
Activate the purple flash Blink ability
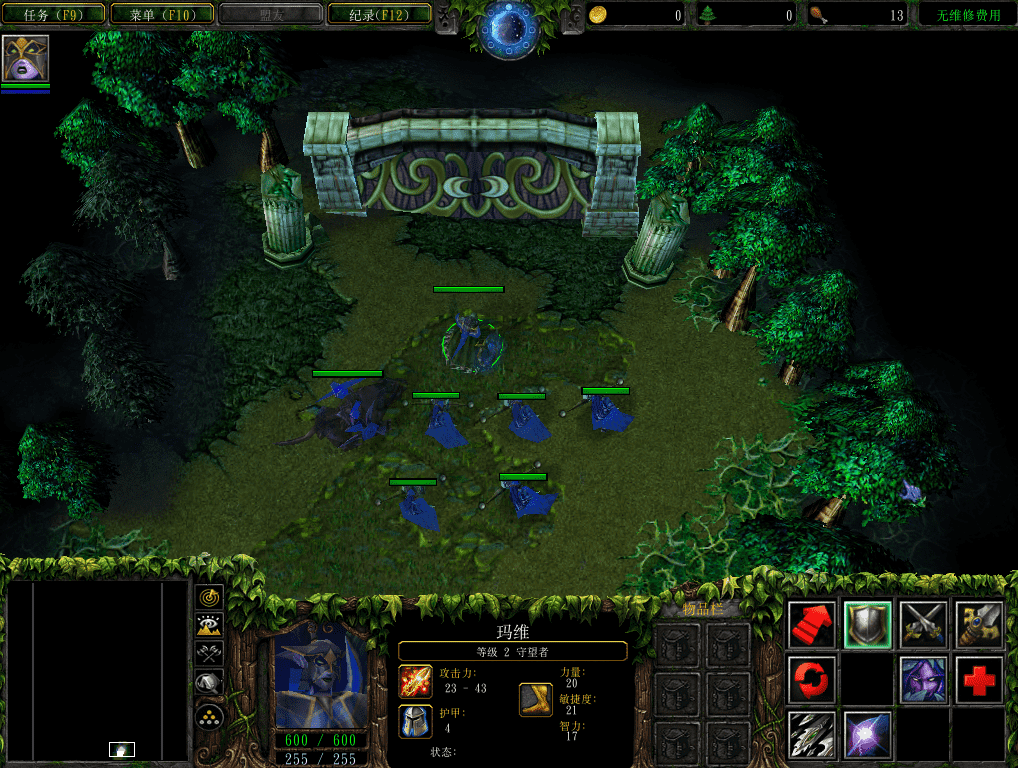(868, 734)
